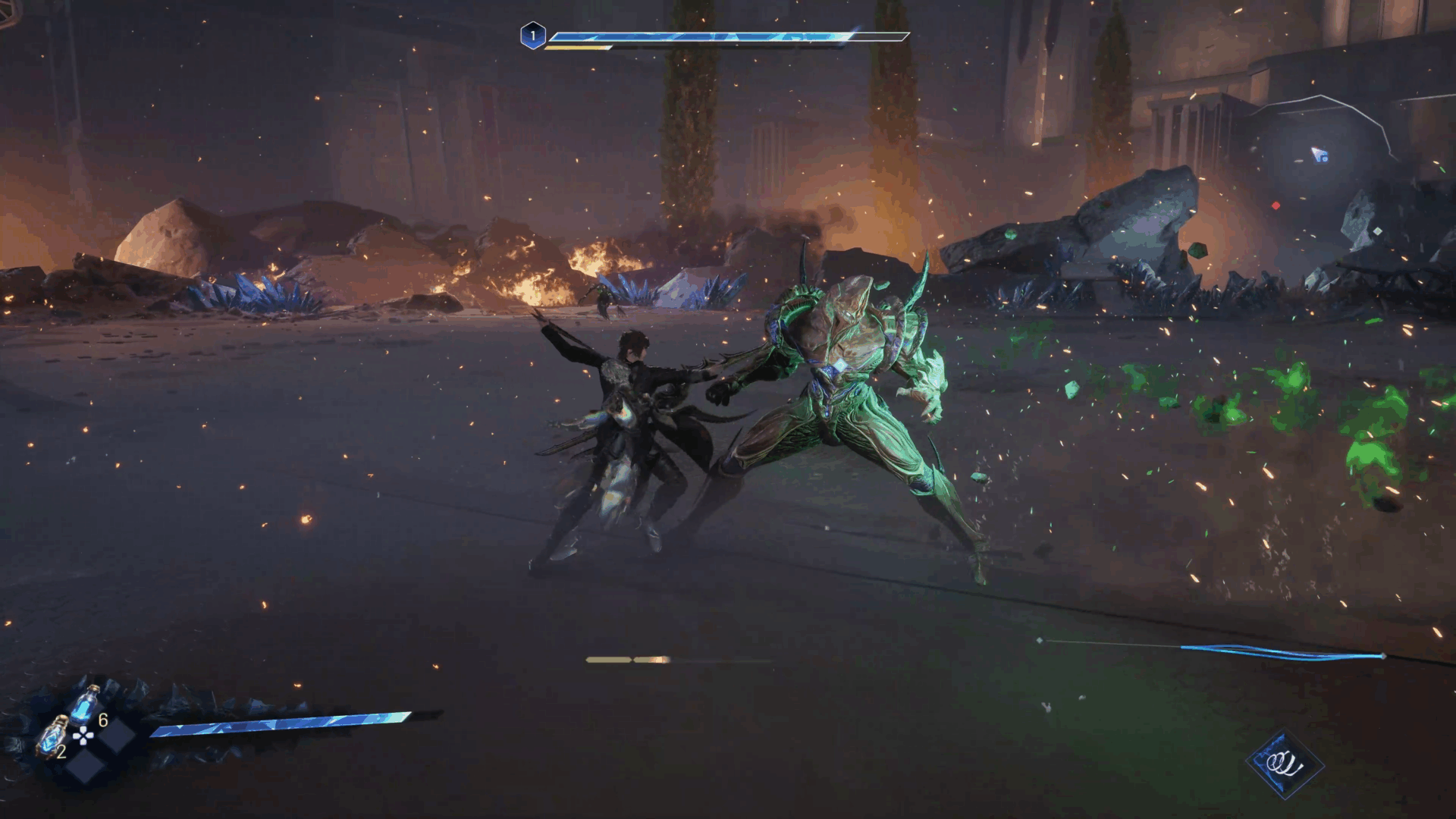Viewport: 1456px width, 819px height.
Task: Activate the spiral skill diamond icon
Action: click(1285, 764)
